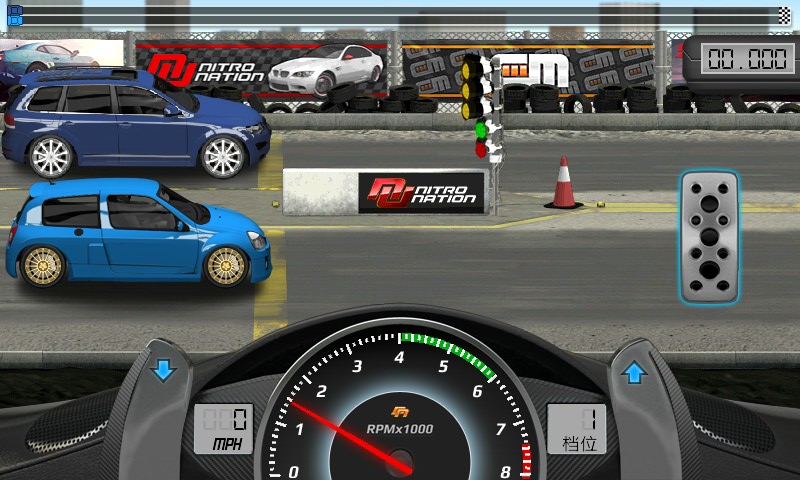Step on the gas pedal
This screenshot has height=480, width=800.
(708, 236)
